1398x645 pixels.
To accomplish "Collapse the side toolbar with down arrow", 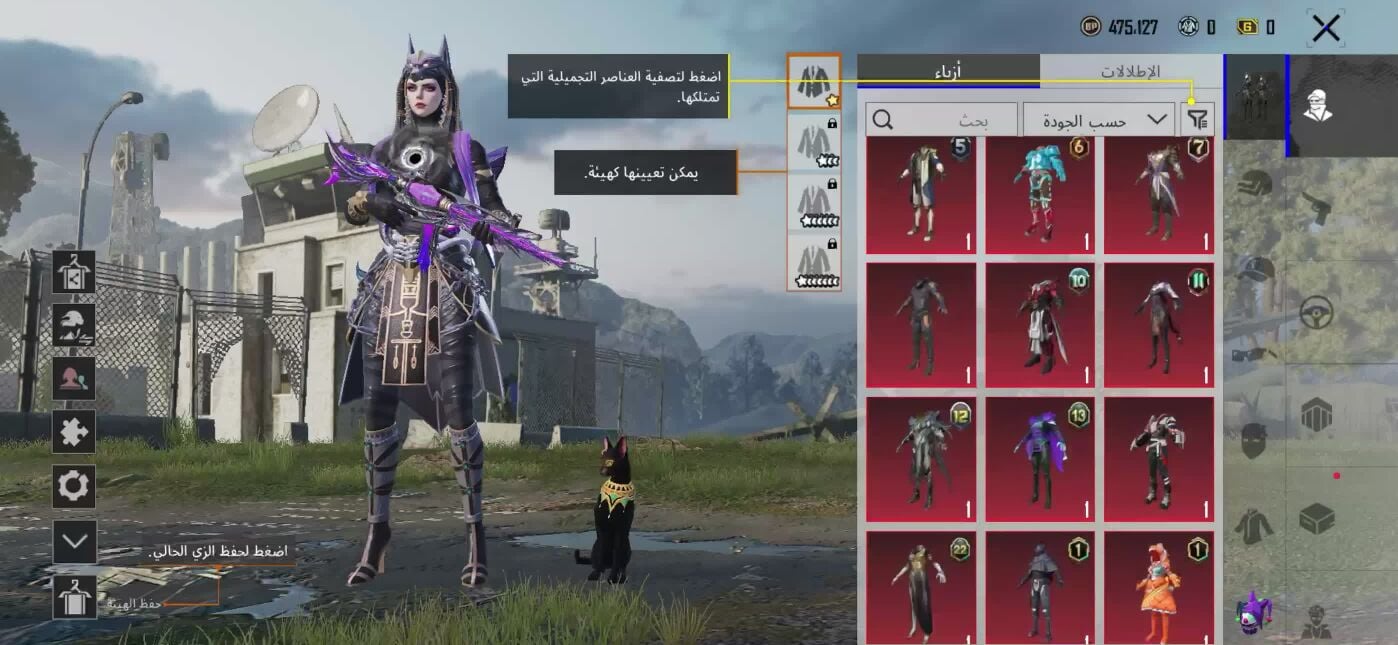I will (x=74, y=541).
